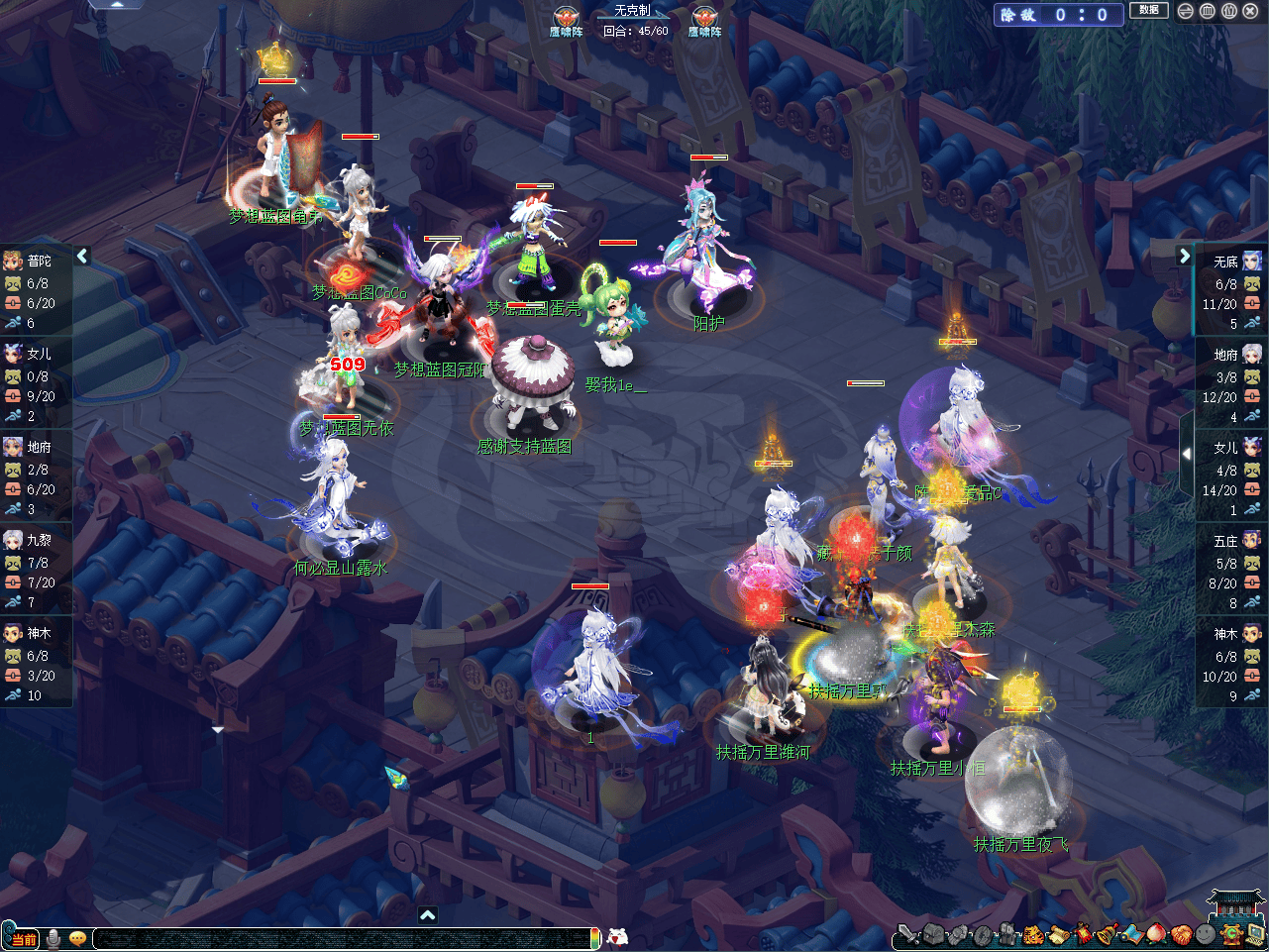Open the tiger head icon in toolbar
This screenshot has height=952, width=1269.
[1032, 934]
